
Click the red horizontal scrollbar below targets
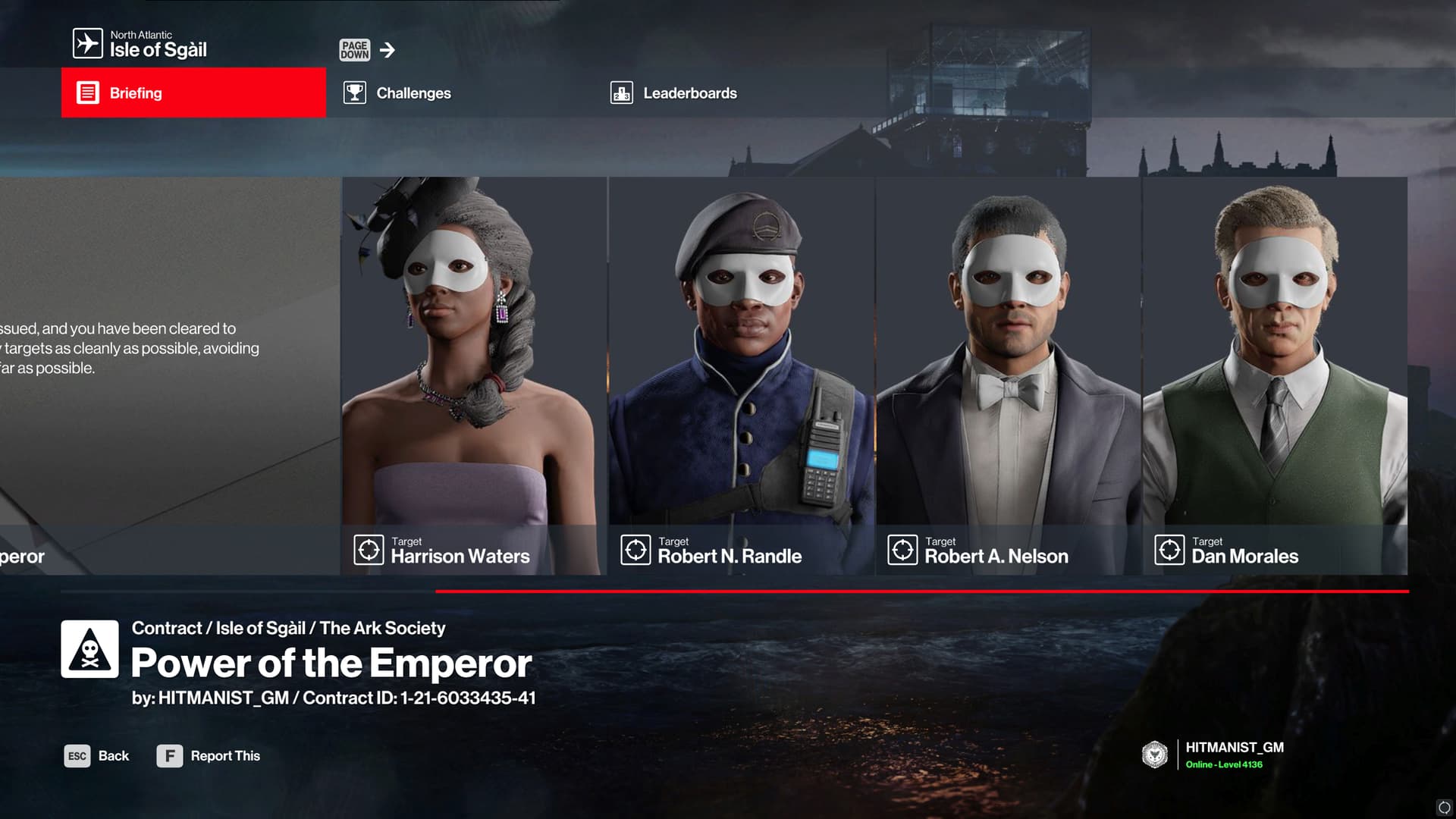click(x=921, y=591)
